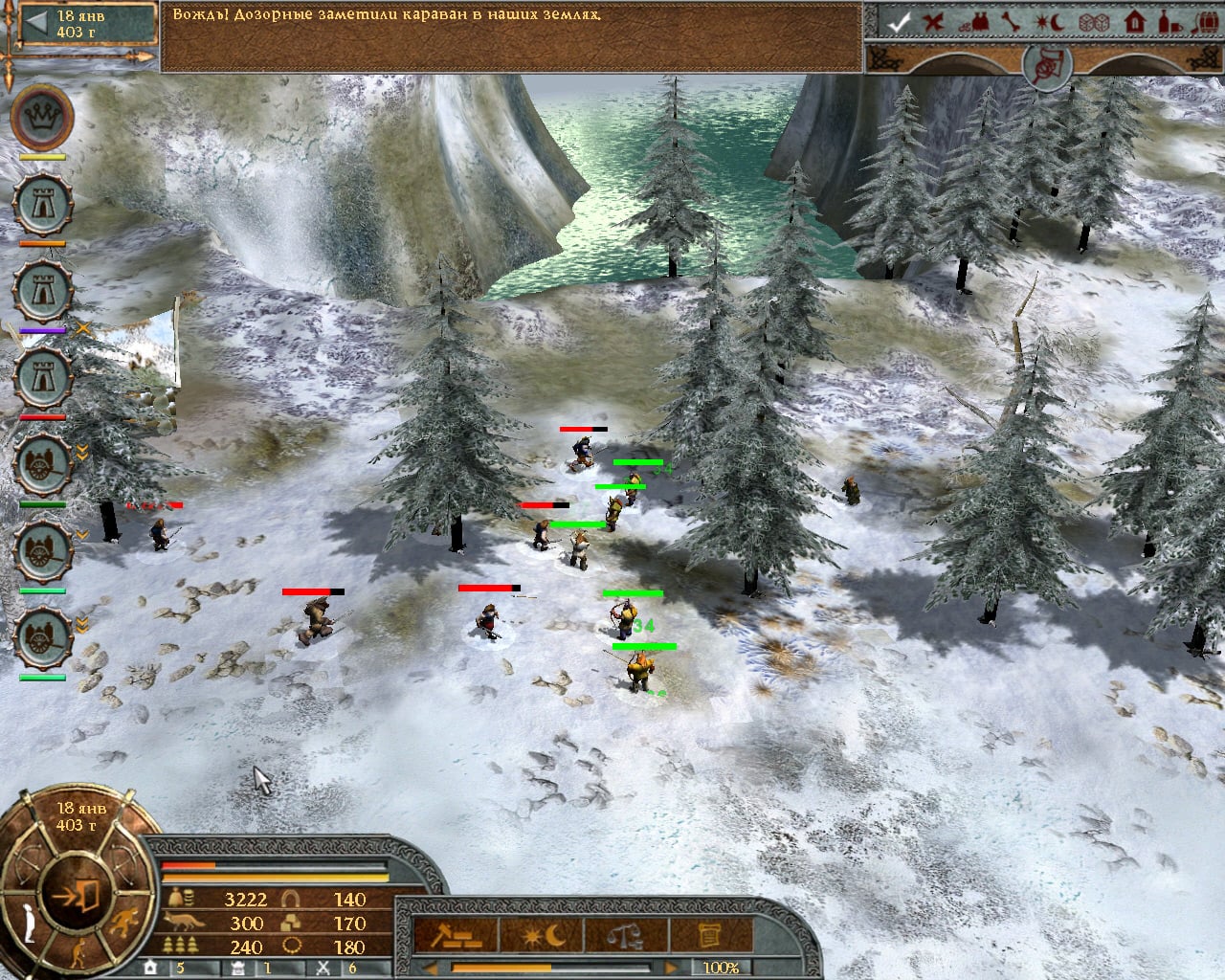This screenshot has height=980, width=1225.
Task: Open the house icon in top bar
Action: tap(1136, 23)
